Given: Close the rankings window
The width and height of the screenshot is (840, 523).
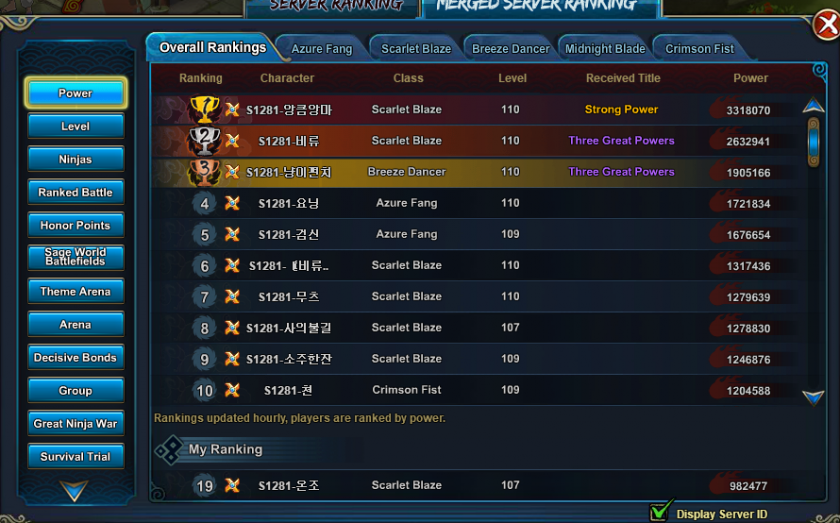Looking at the screenshot, I should [826, 26].
